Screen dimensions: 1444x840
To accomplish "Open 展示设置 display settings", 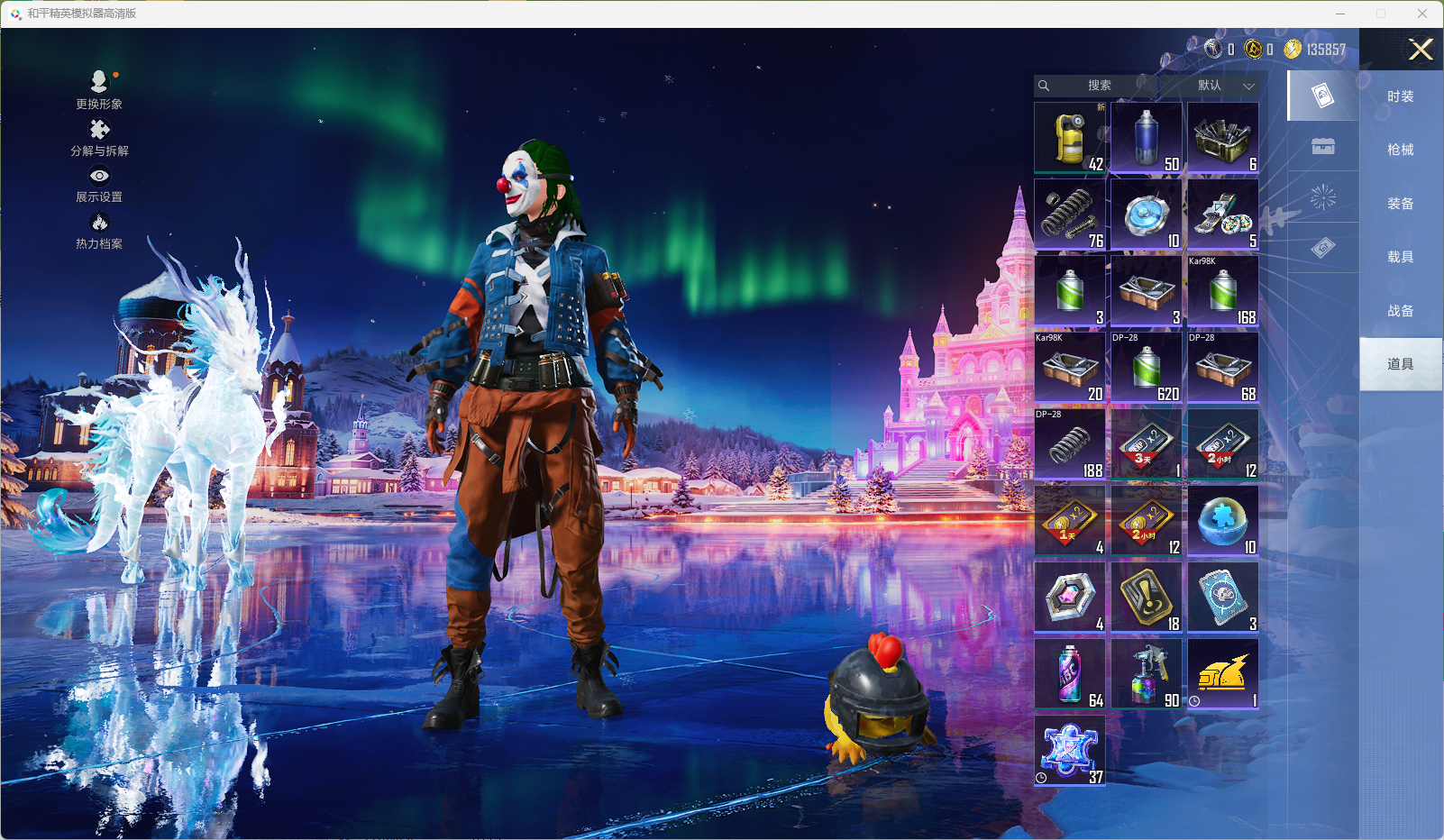I will tap(99, 184).
